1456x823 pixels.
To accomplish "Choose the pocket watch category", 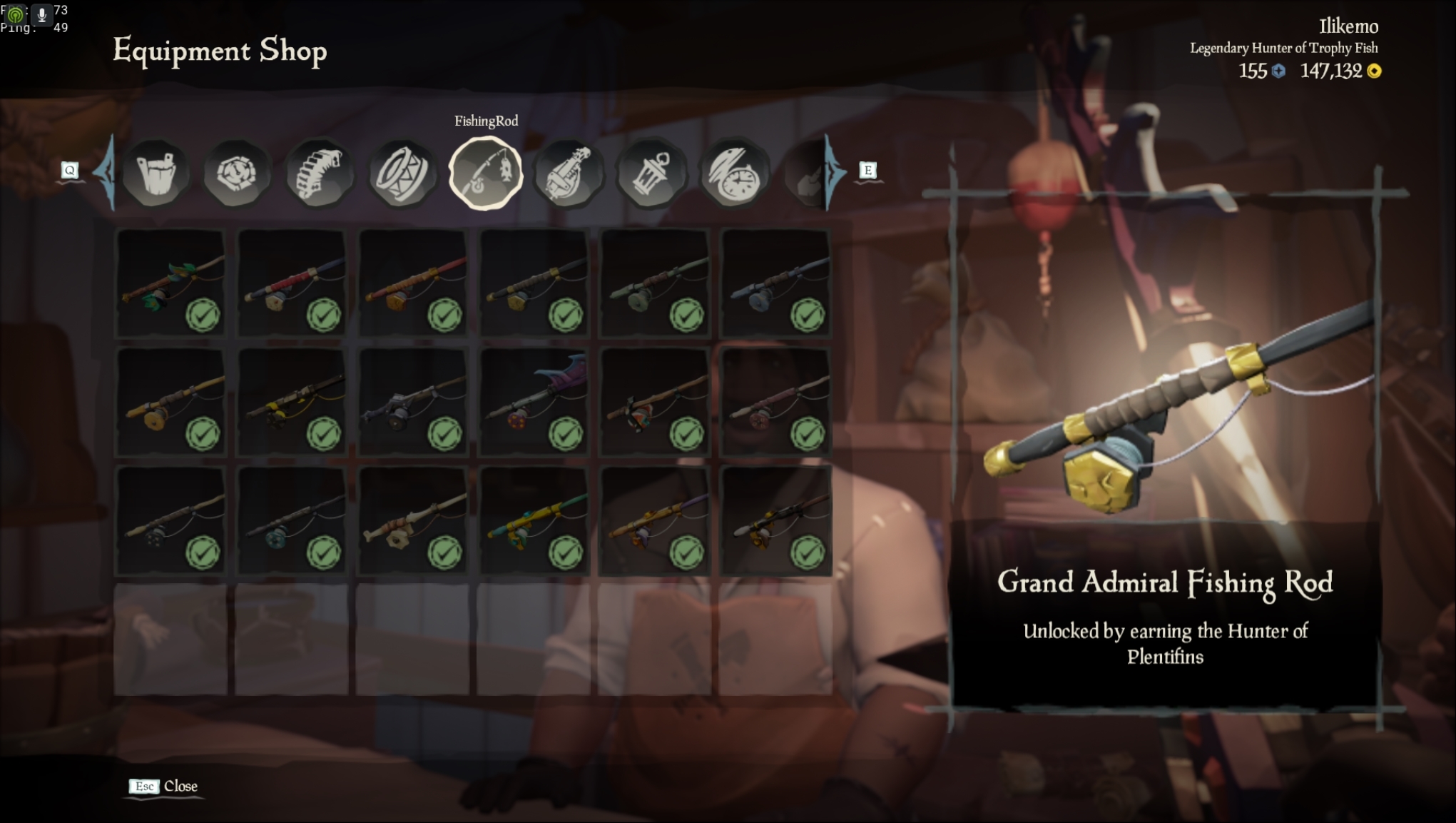I will click(733, 173).
